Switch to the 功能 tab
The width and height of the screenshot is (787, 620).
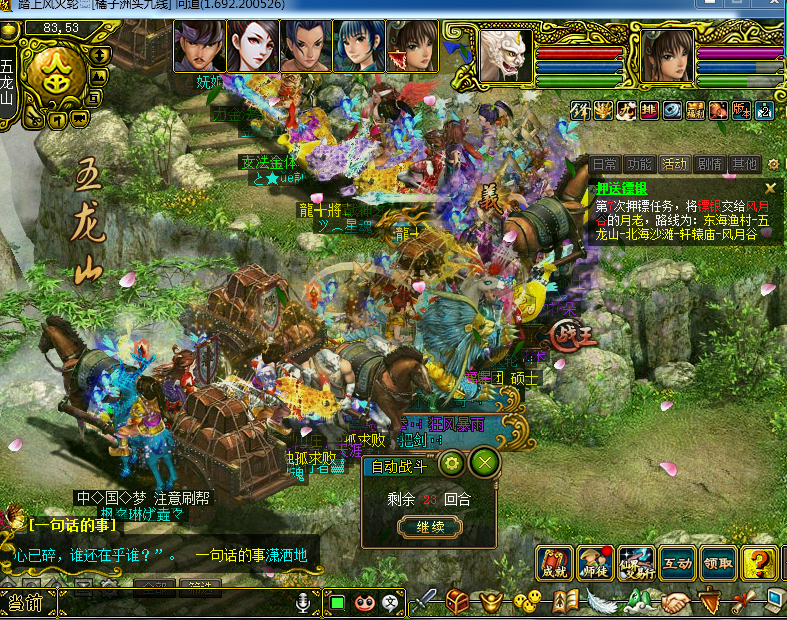[638, 164]
